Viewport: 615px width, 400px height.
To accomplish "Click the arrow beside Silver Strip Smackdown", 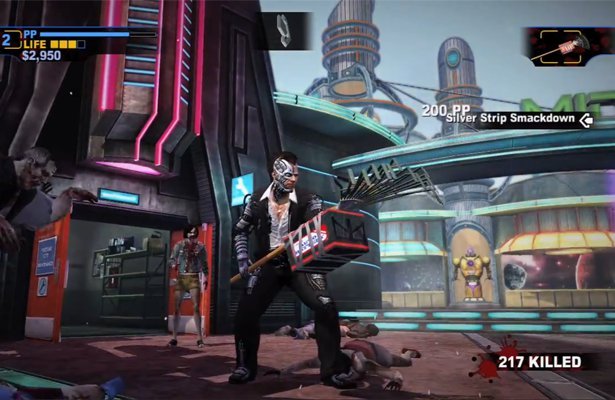I will (586, 121).
